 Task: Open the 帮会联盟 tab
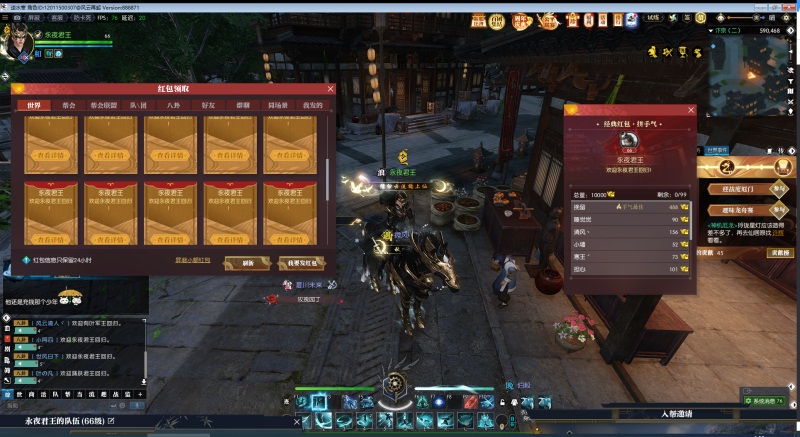pyautogui.click(x=103, y=104)
